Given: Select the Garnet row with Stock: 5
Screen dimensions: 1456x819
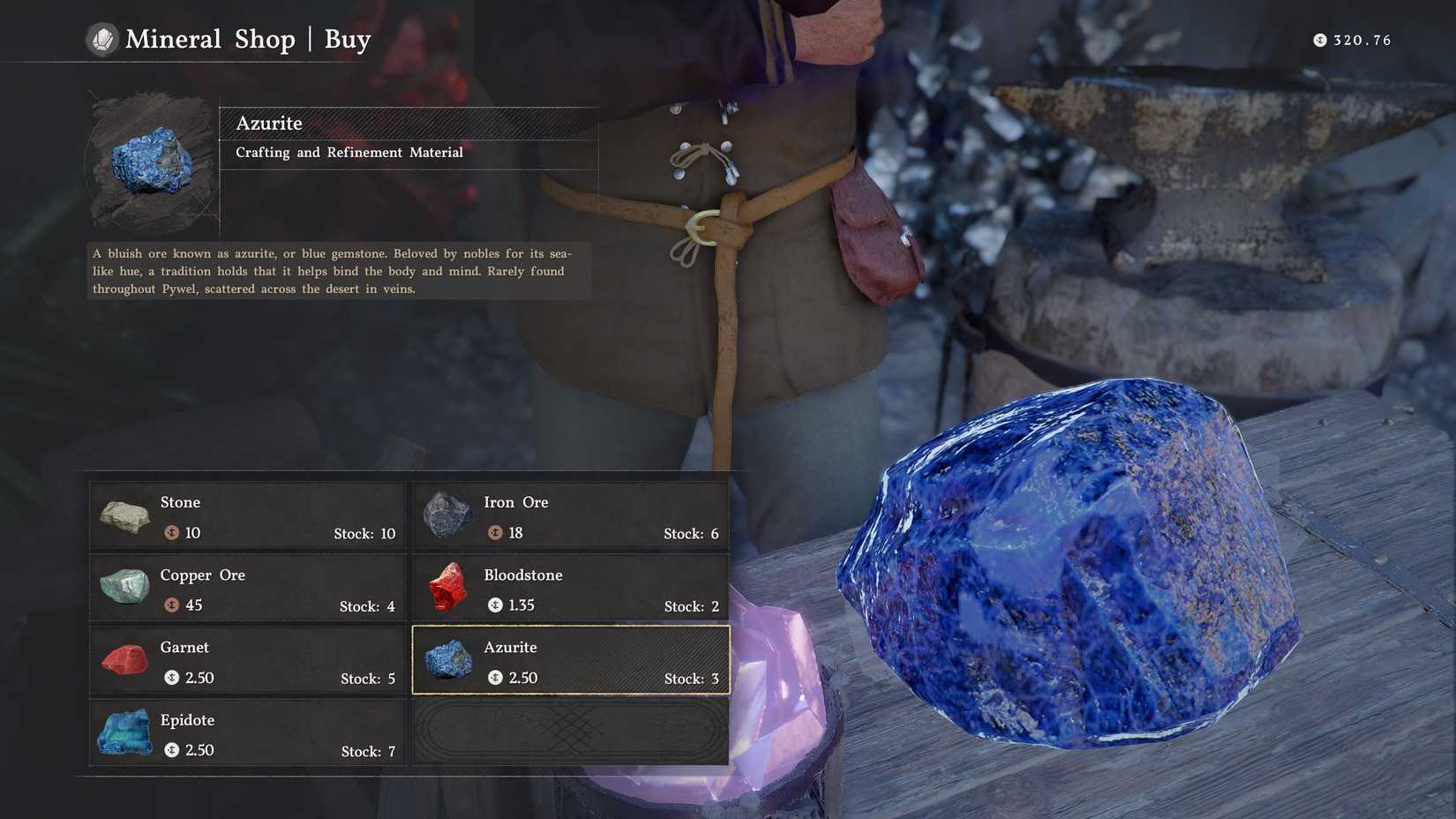Looking at the screenshot, I should 247,661.
